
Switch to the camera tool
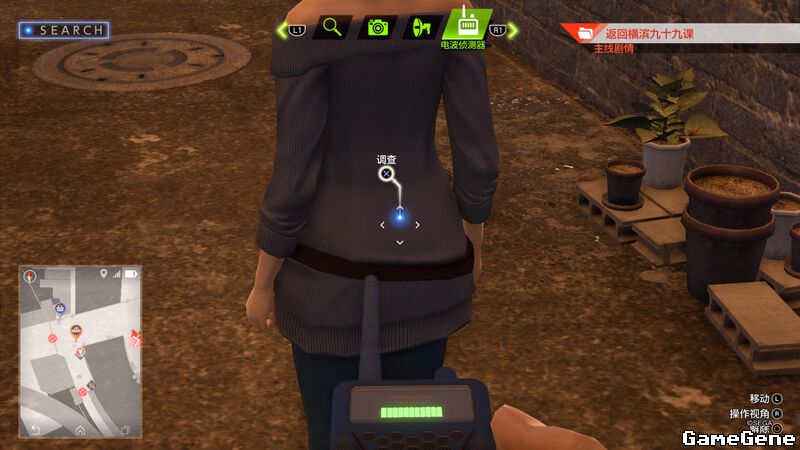(377, 27)
